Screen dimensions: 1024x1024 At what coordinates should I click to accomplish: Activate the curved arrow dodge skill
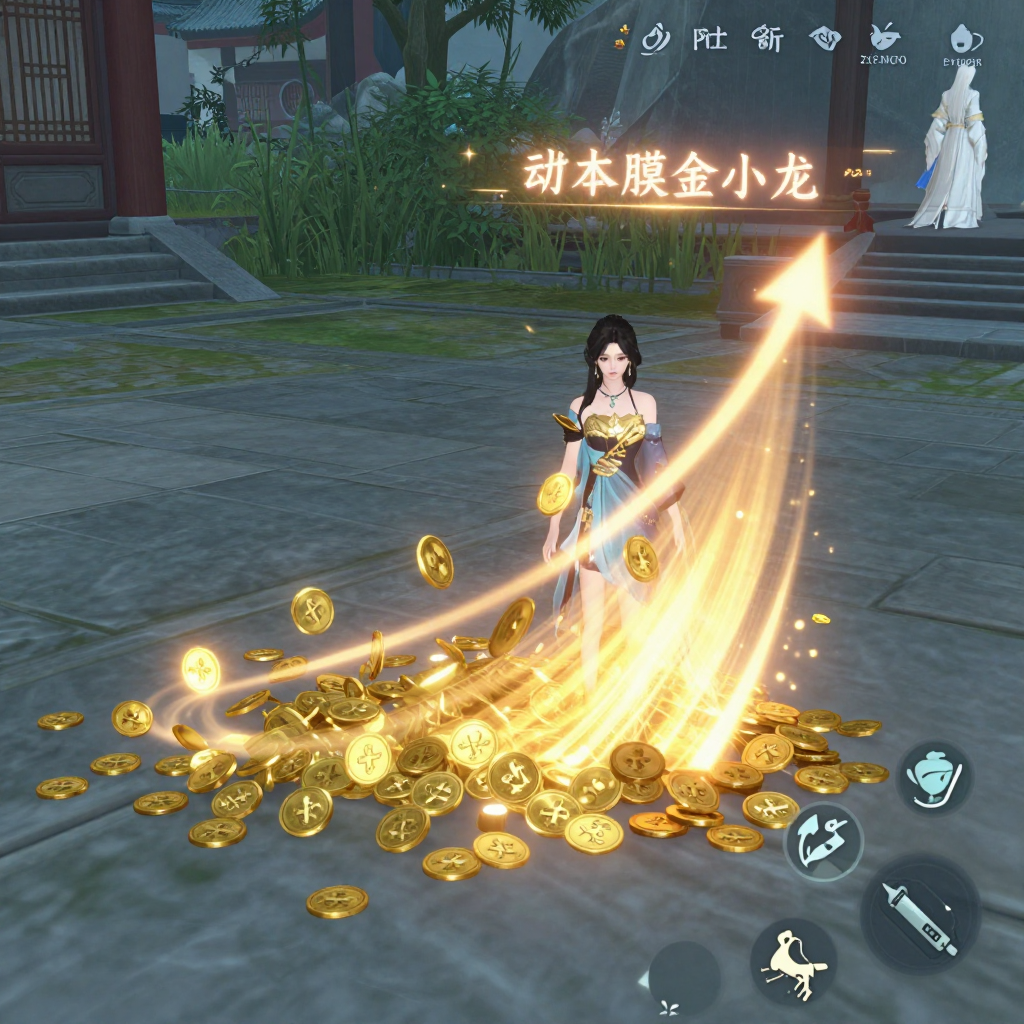(x=822, y=840)
